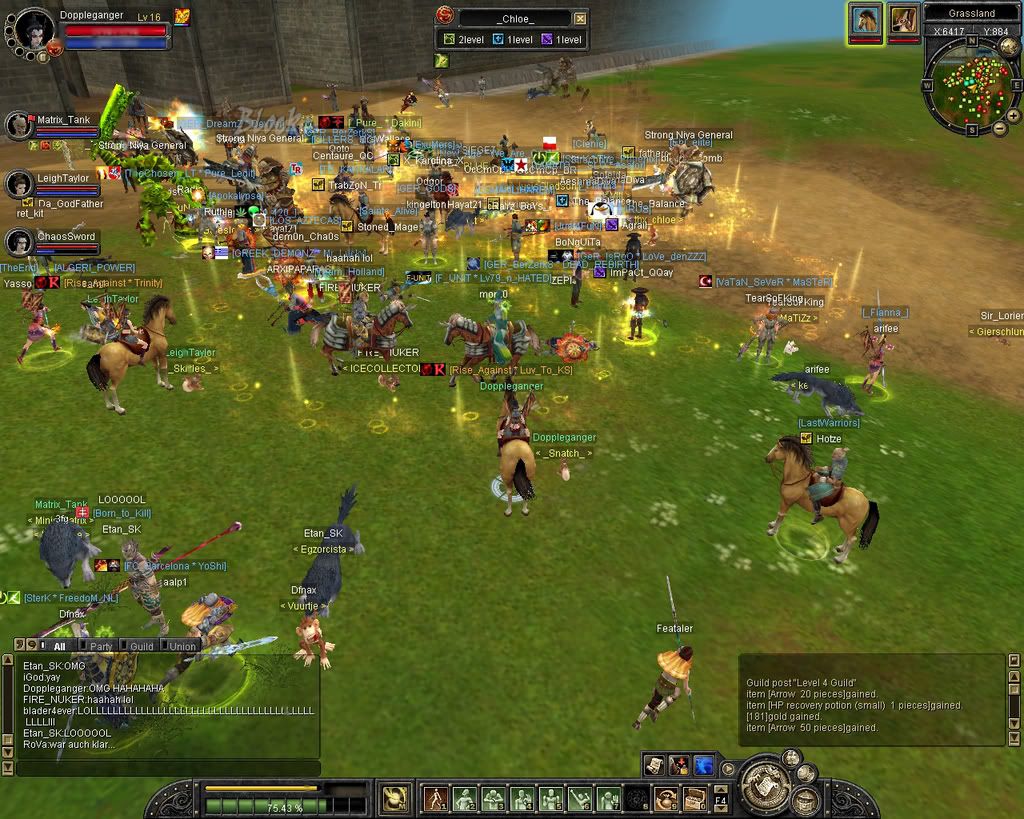Open the Guild chat tab
The width and height of the screenshot is (1024, 819).
tap(142, 646)
